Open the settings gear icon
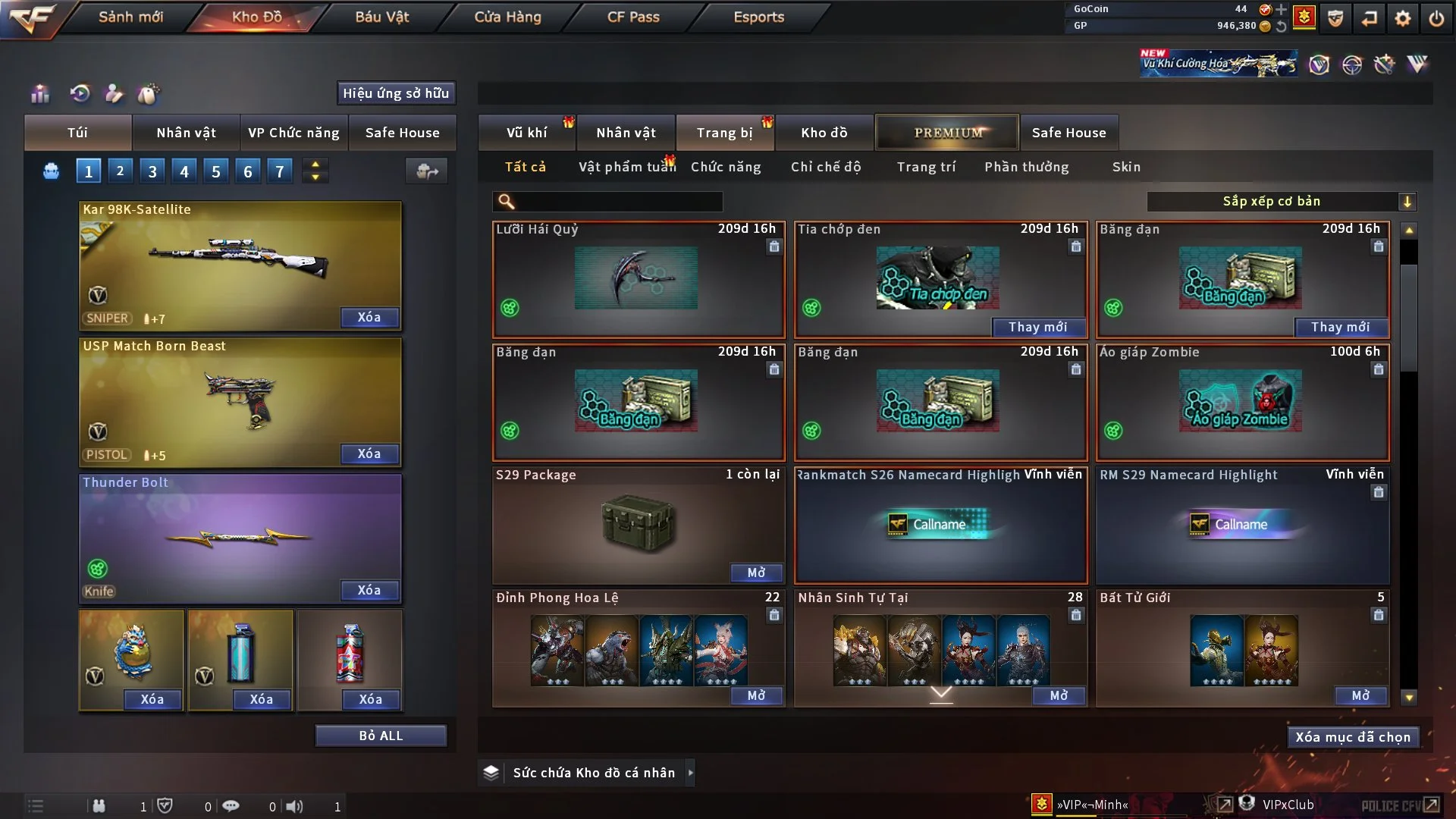The height and width of the screenshot is (819, 1456). tap(1403, 18)
